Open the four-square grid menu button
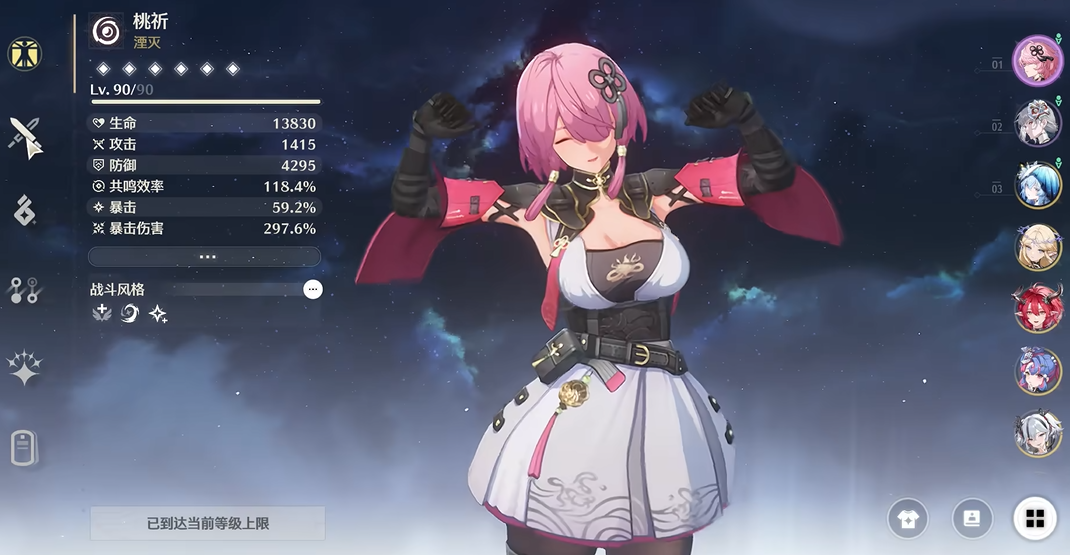Viewport: 1070px width, 555px height. click(x=1034, y=518)
